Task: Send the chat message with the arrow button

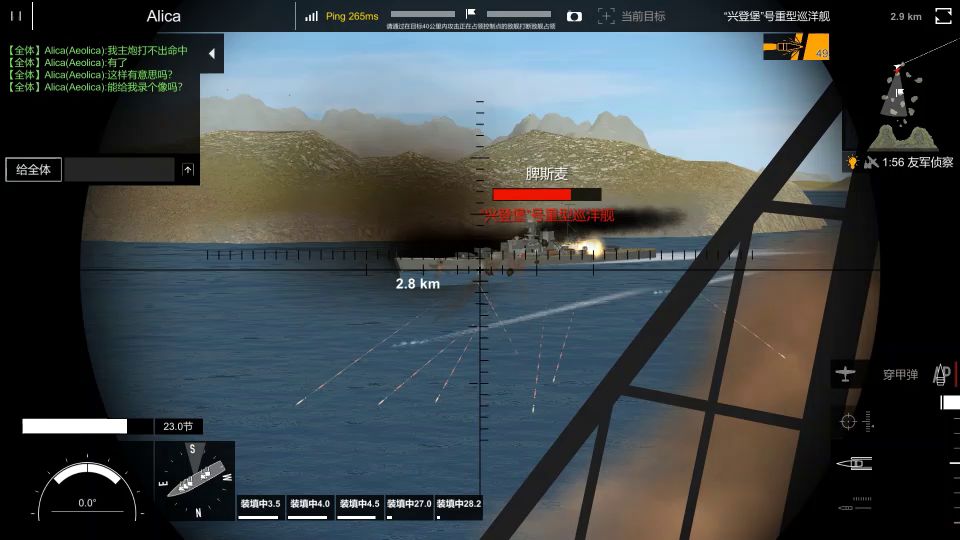Action: (x=188, y=170)
